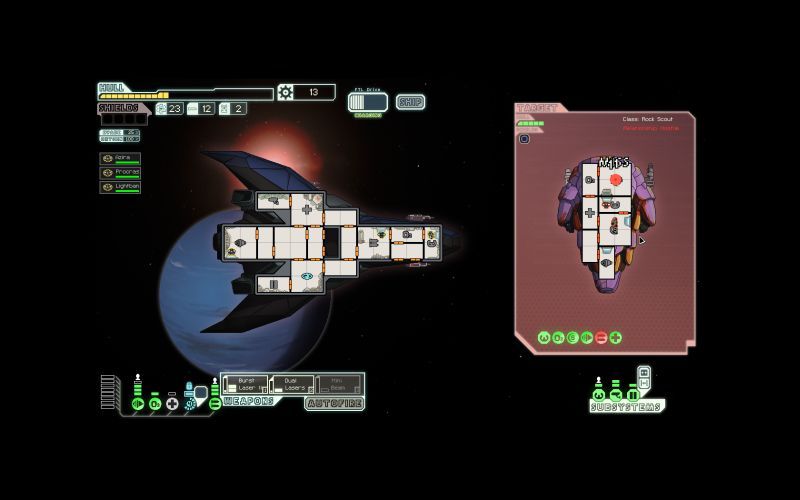This screenshot has height=500, width=800.
Task: Add power to the engines system
Action: click(138, 403)
